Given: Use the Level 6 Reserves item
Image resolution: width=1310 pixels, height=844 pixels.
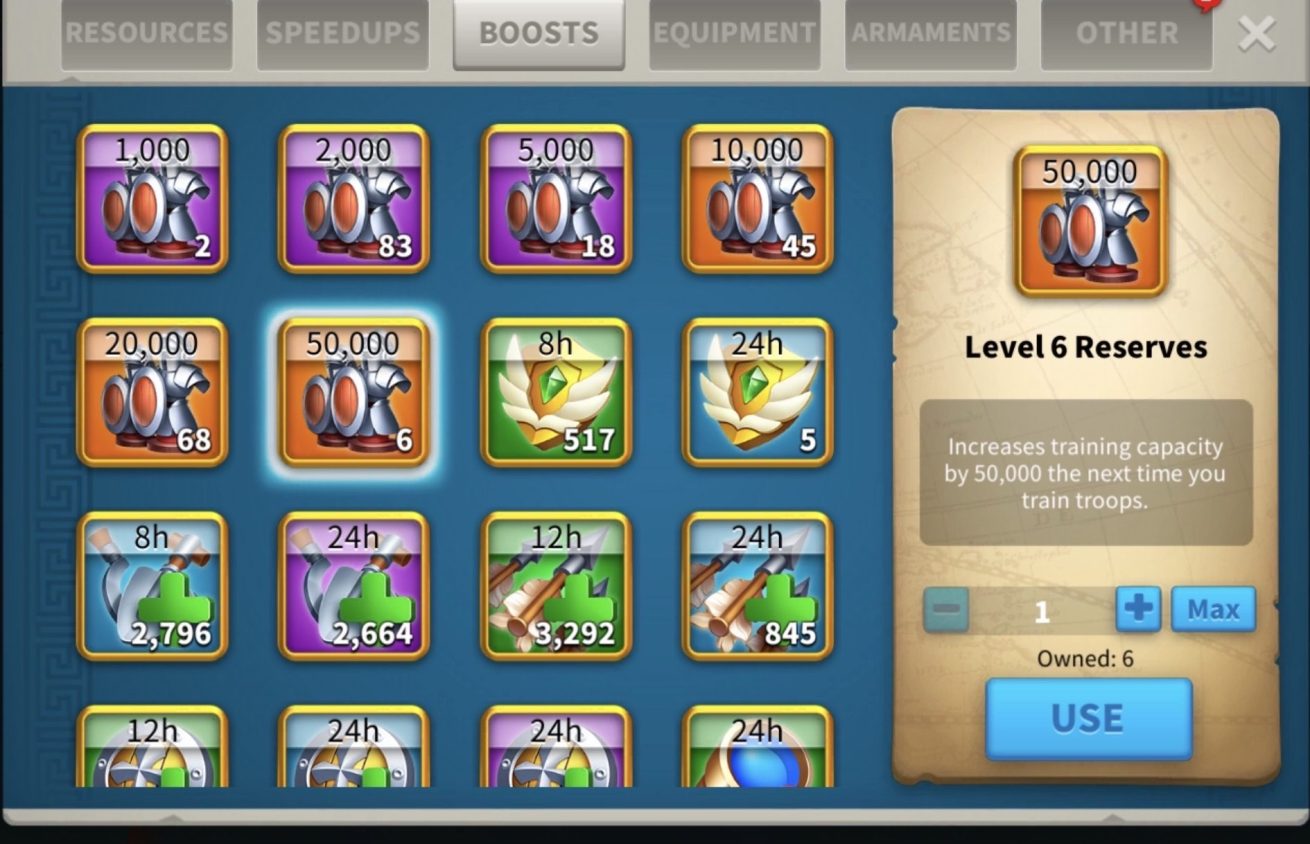Looking at the screenshot, I should pyautogui.click(x=1088, y=719).
